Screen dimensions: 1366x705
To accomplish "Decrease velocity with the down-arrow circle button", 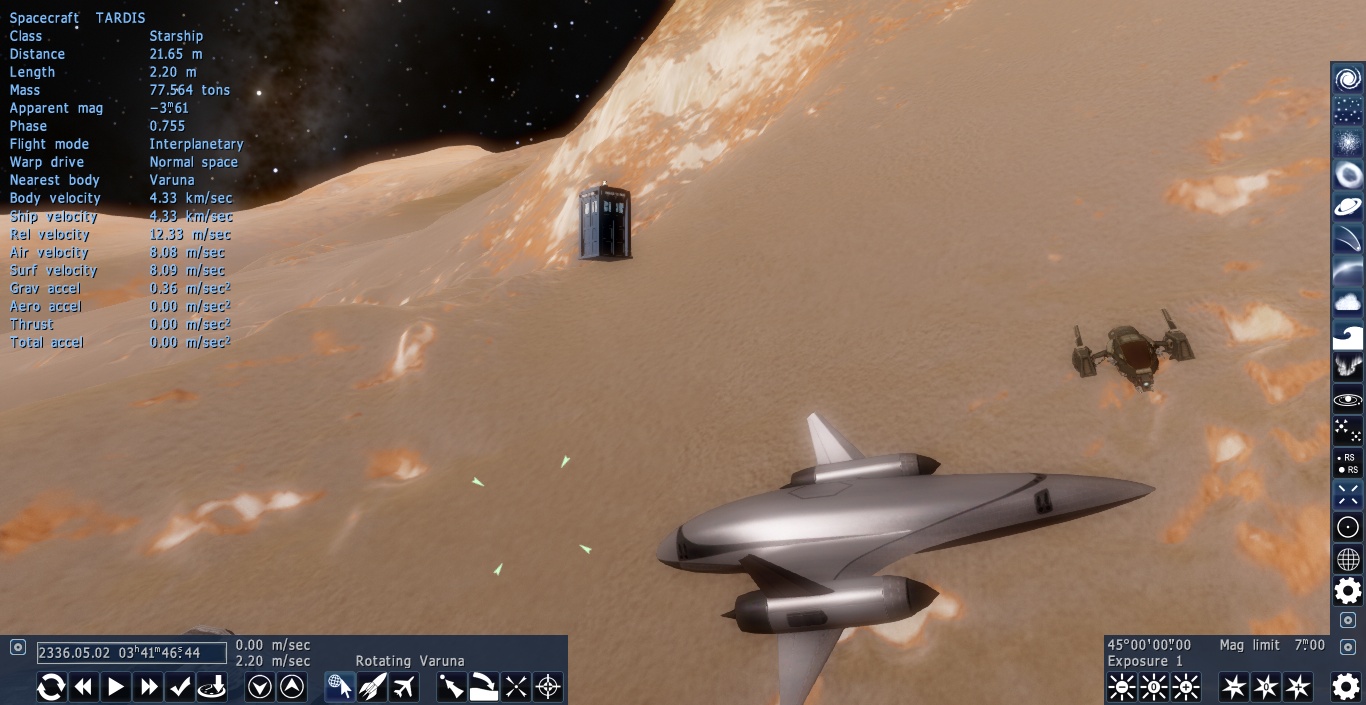I will (260, 687).
